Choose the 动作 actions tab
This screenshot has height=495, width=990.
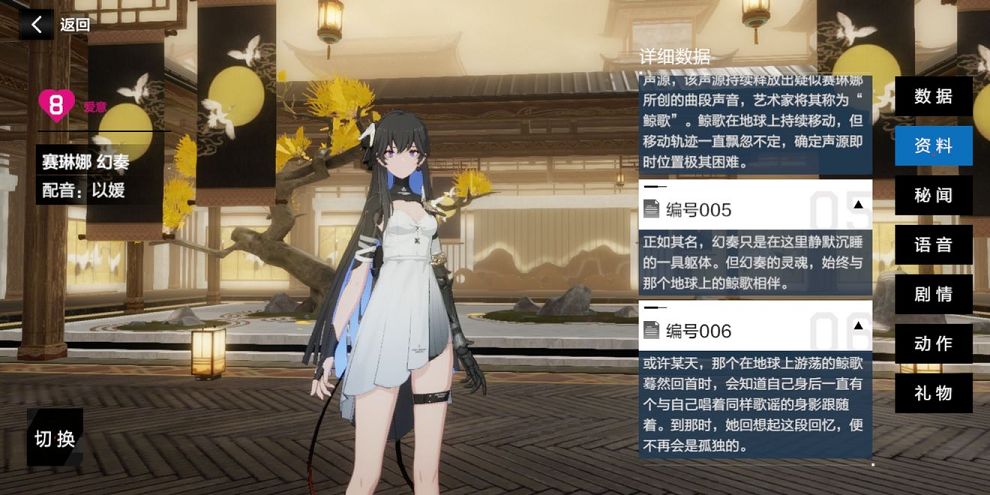[x=933, y=343]
